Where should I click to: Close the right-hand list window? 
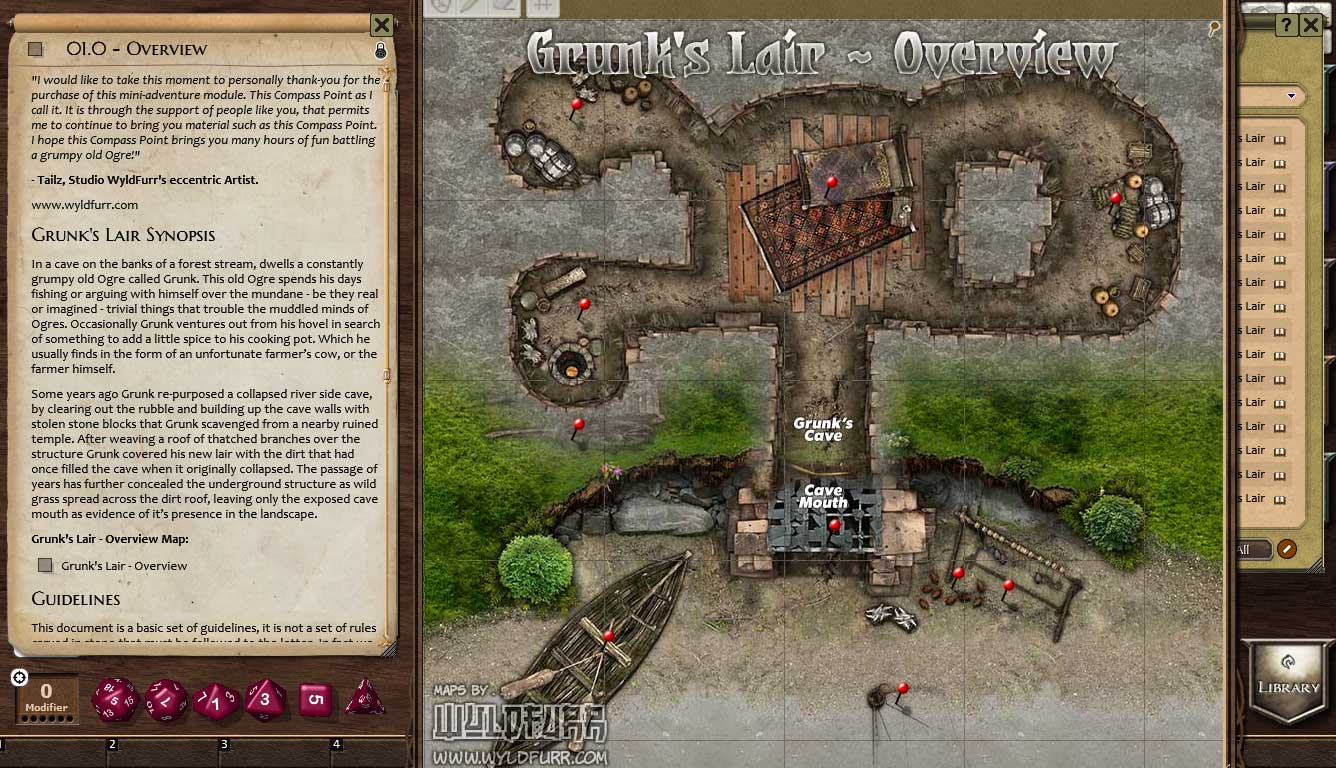[1311, 26]
